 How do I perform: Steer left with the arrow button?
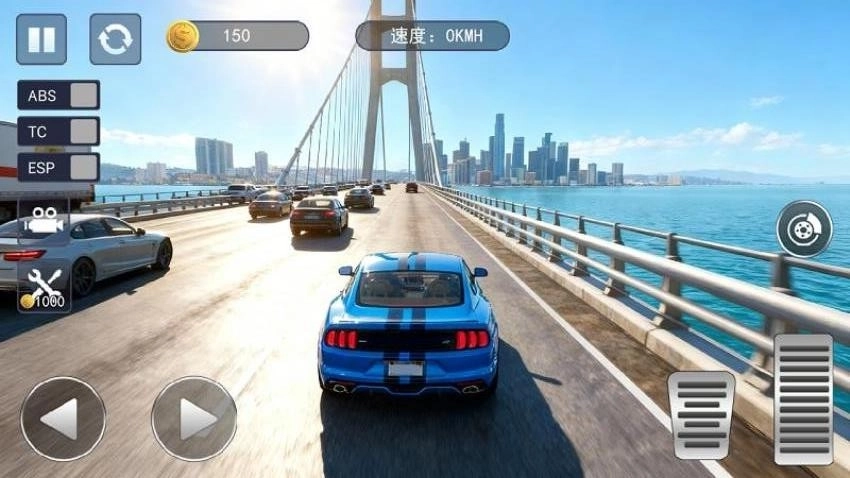click(x=63, y=418)
